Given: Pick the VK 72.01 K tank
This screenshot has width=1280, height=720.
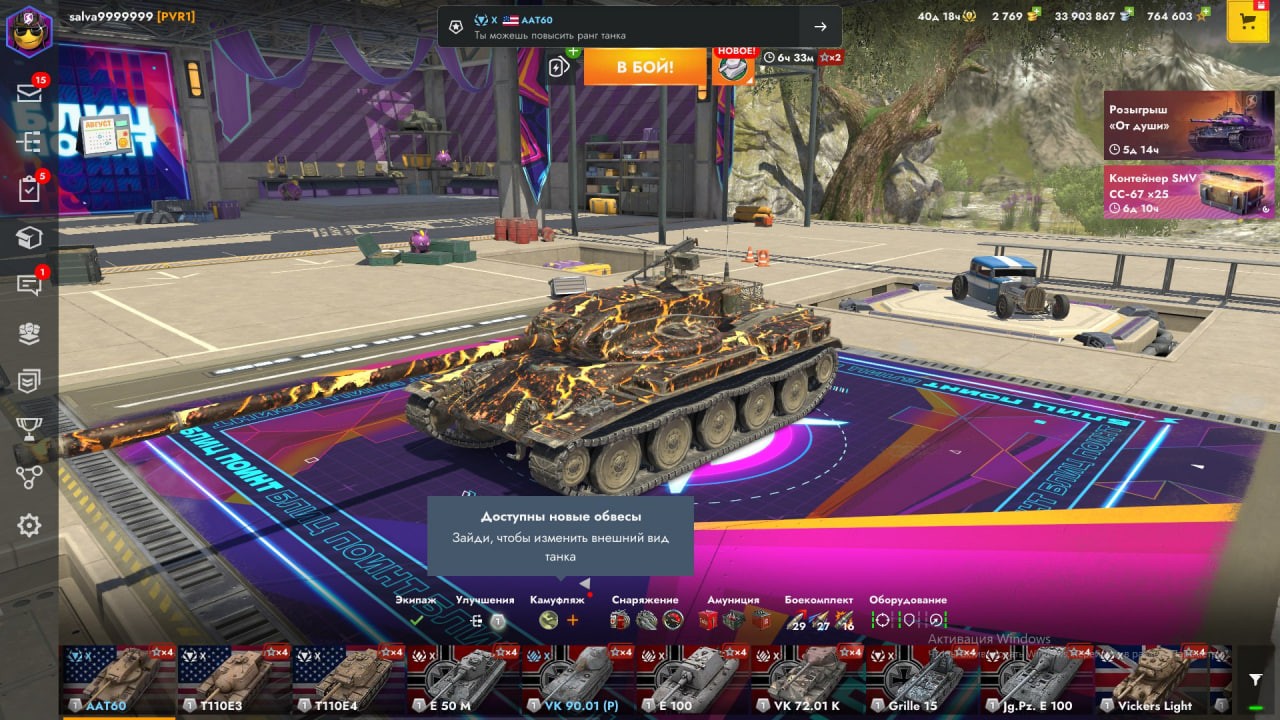Looking at the screenshot, I should click(x=807, y=680).
